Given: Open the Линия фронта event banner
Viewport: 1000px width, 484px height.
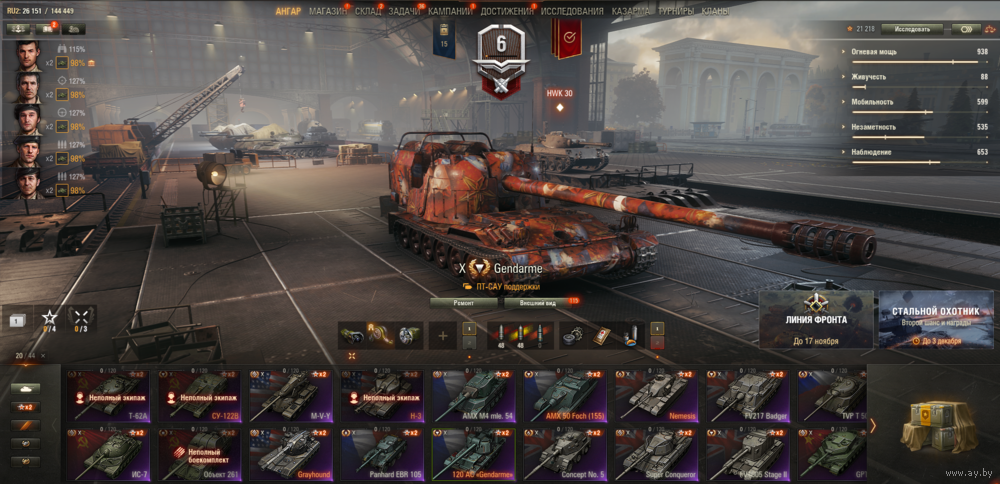Looking at the screenshot, I should coord(816,320).
